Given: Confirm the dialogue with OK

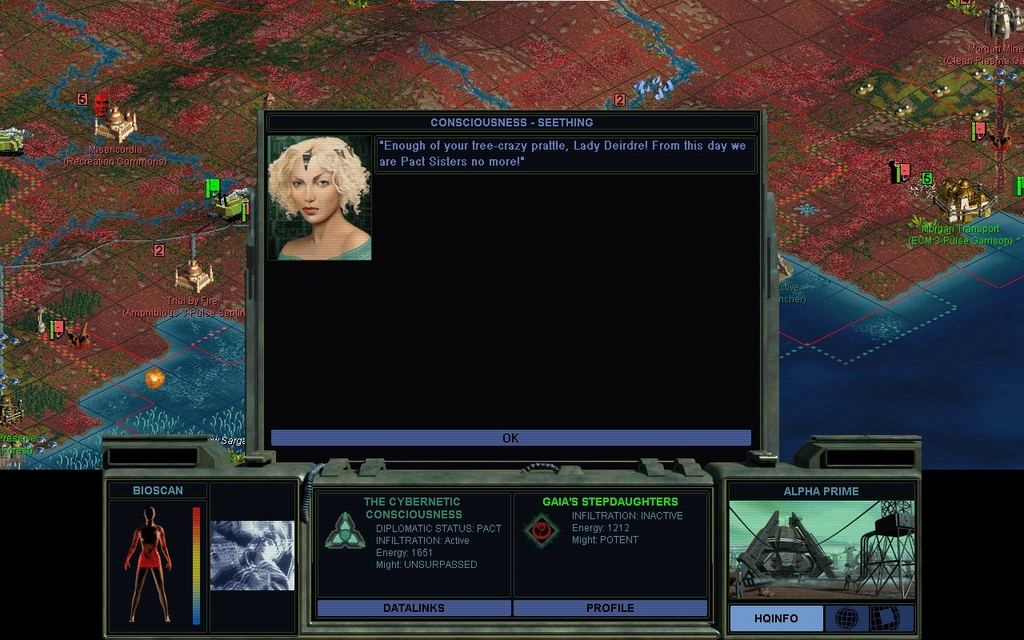Looking at the screenshot, I should point(510,438).
